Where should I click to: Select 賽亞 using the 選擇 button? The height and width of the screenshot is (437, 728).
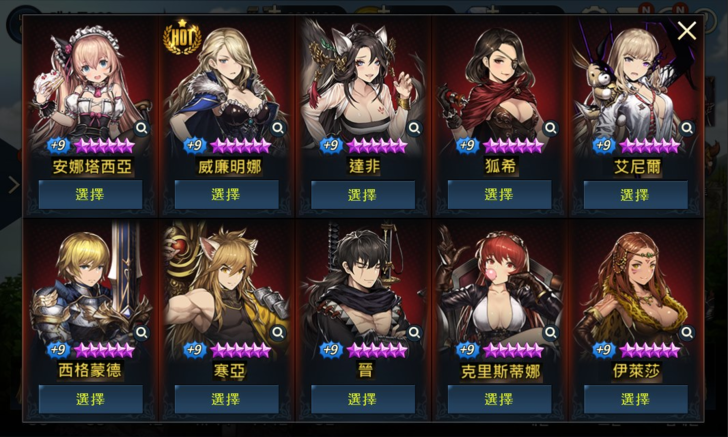click(226, 399)
